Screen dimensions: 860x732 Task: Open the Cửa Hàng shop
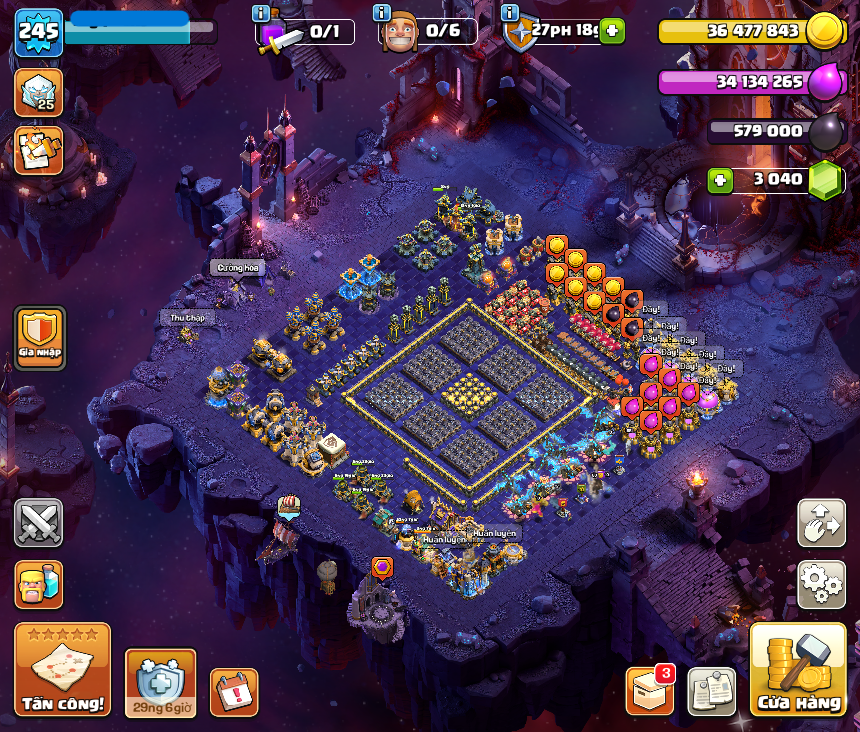798,669
